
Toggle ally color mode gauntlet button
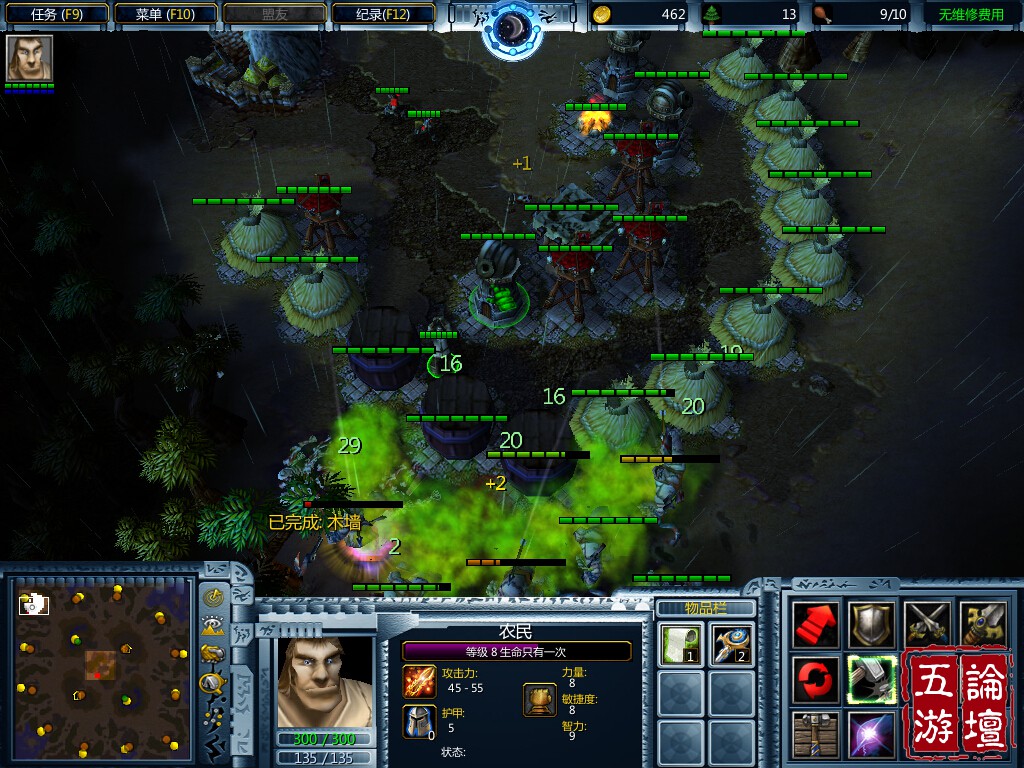[x=213, y=654]
